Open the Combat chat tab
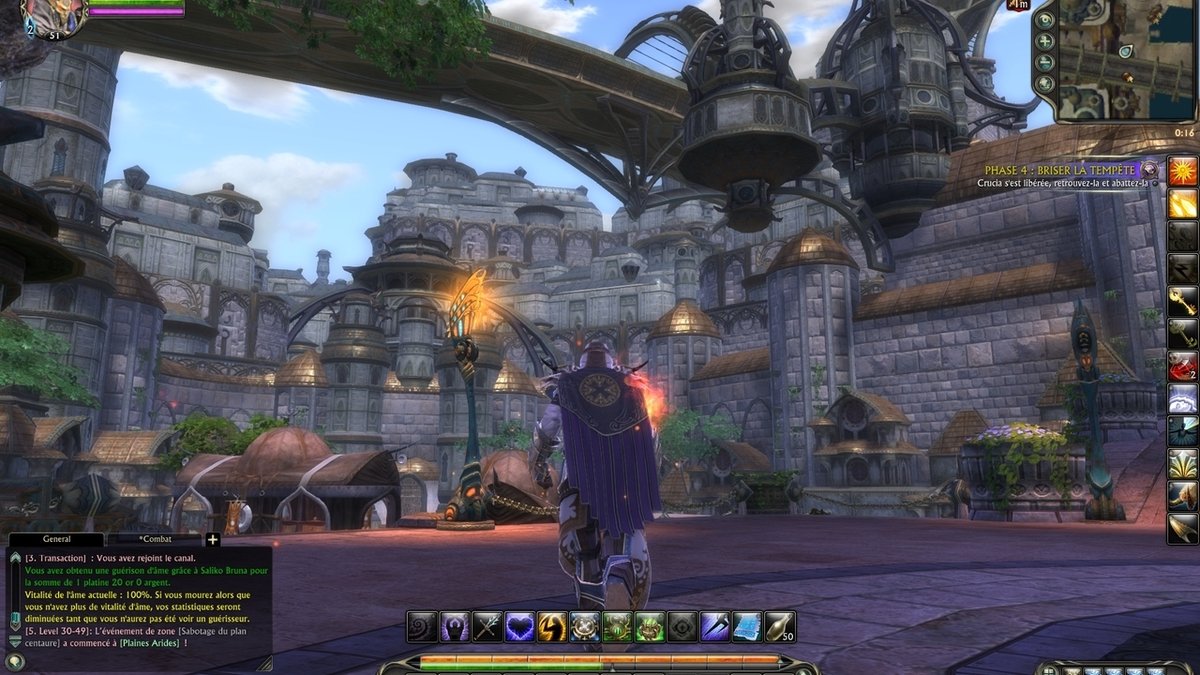Viewport: 1200px width, 675px height. (154, 539)
